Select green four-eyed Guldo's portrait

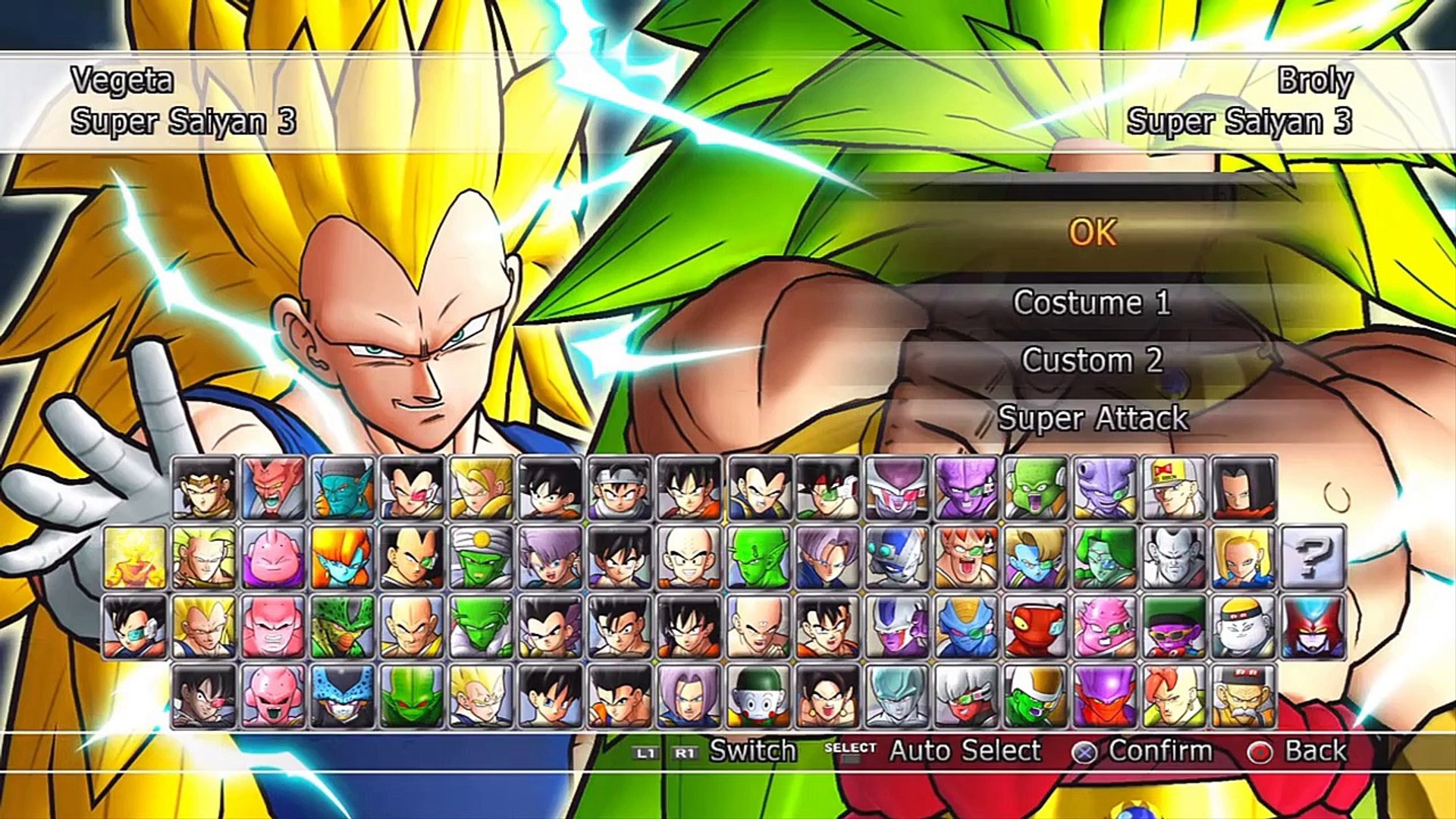click(1035, 488)
